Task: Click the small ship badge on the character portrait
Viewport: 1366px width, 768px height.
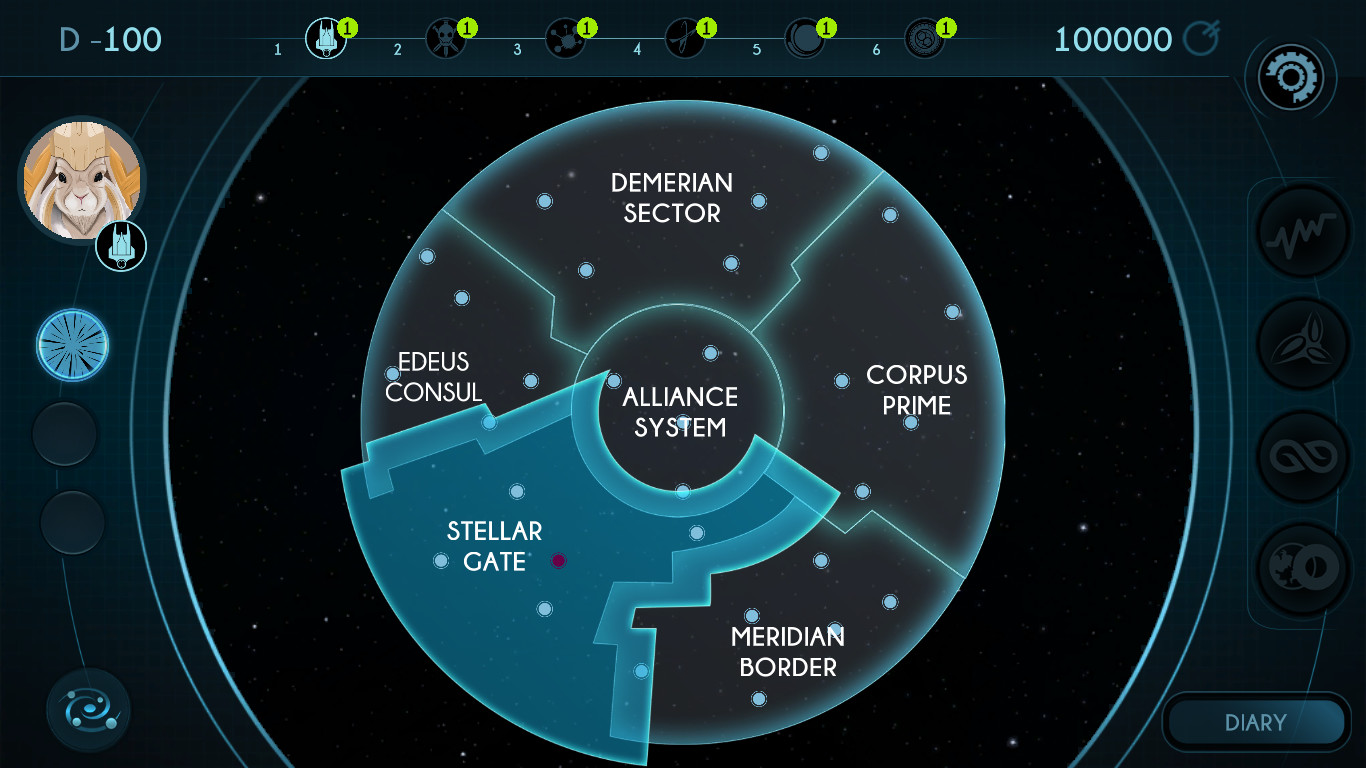Action: click(120, 244)
